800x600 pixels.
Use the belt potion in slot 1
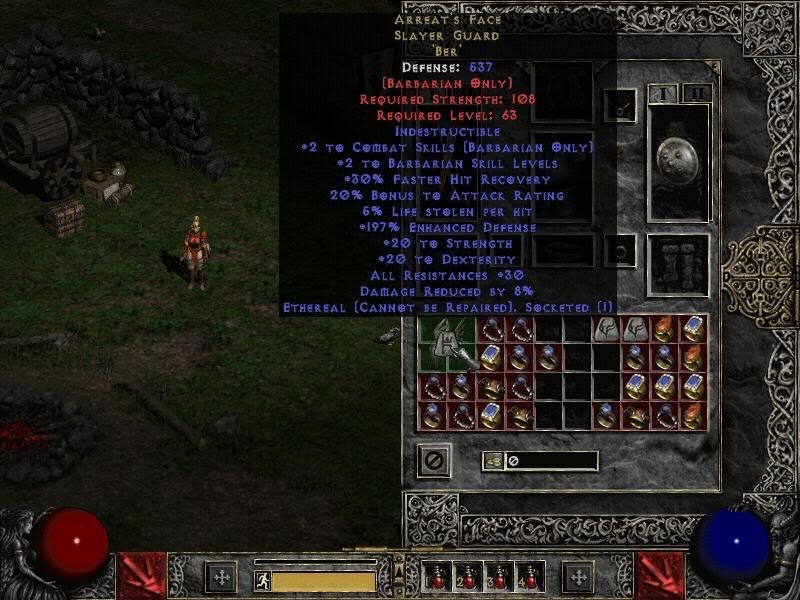[x=437, y=577]
